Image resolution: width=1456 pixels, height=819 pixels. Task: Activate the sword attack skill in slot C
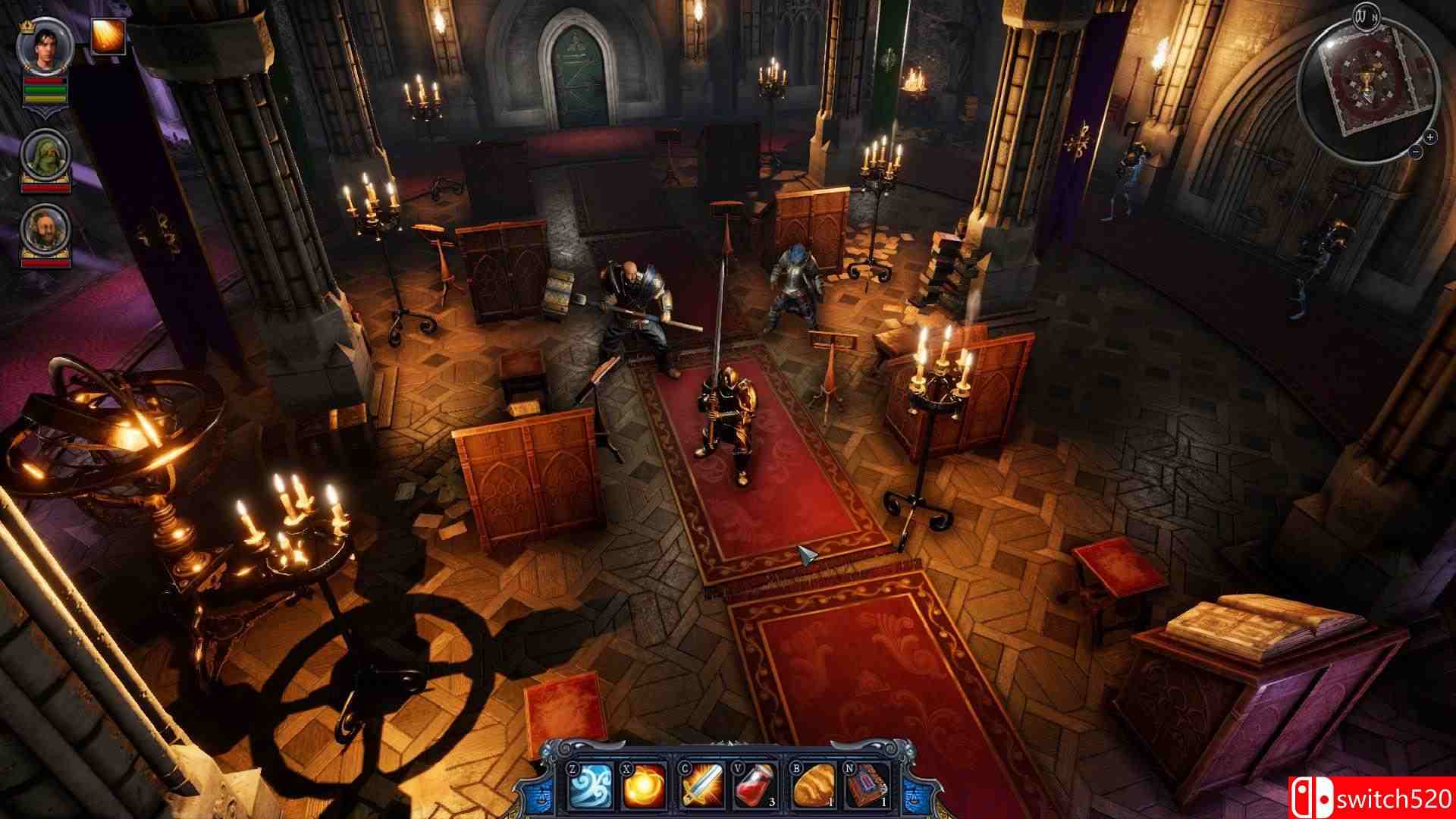pos(701,787)
